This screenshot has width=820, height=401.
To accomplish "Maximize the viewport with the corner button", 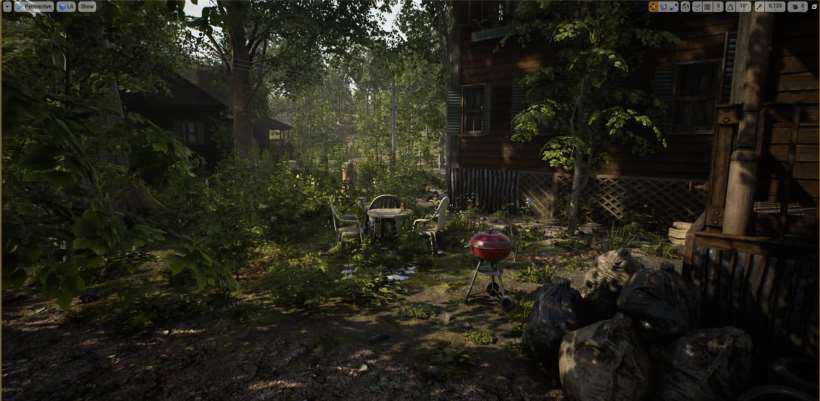I will pos(814,7).
